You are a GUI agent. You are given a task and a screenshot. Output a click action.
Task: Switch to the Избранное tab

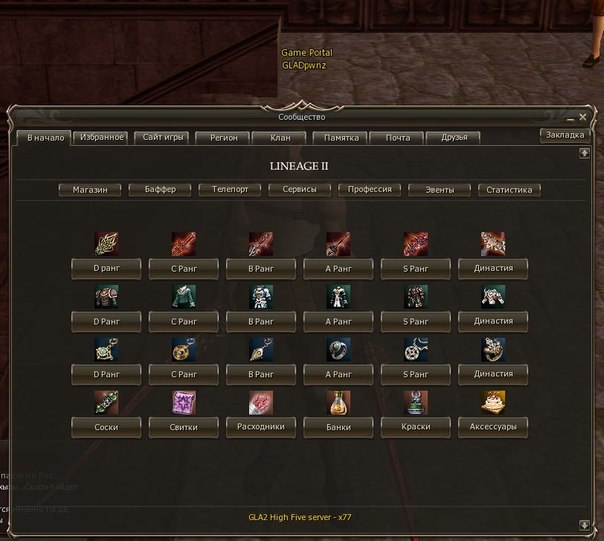[x=103, y=137]
